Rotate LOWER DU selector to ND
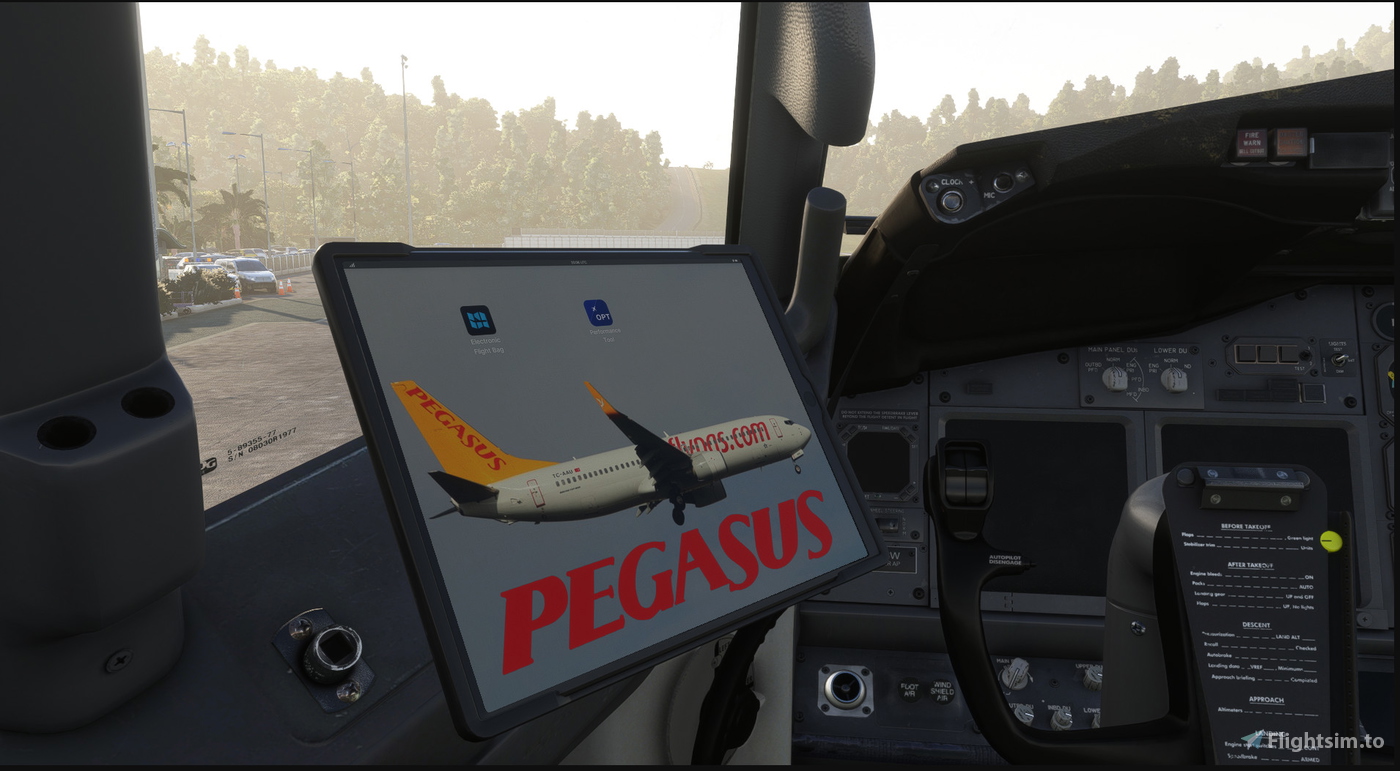Viewport: 1400px width, 771px height. pyautogui.click(x=1175, y=380)
